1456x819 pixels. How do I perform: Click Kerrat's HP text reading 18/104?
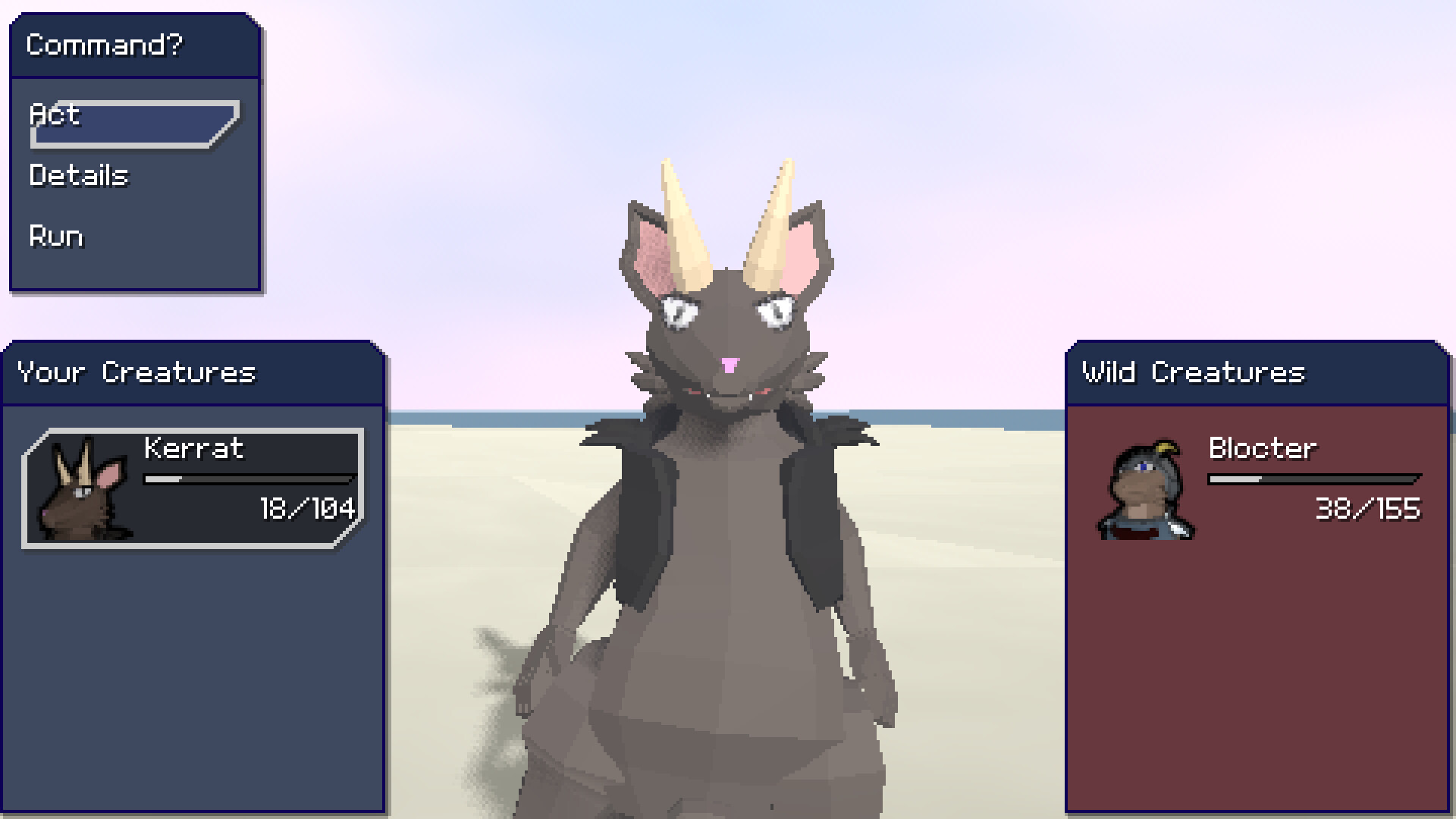[x=306, y=510]
